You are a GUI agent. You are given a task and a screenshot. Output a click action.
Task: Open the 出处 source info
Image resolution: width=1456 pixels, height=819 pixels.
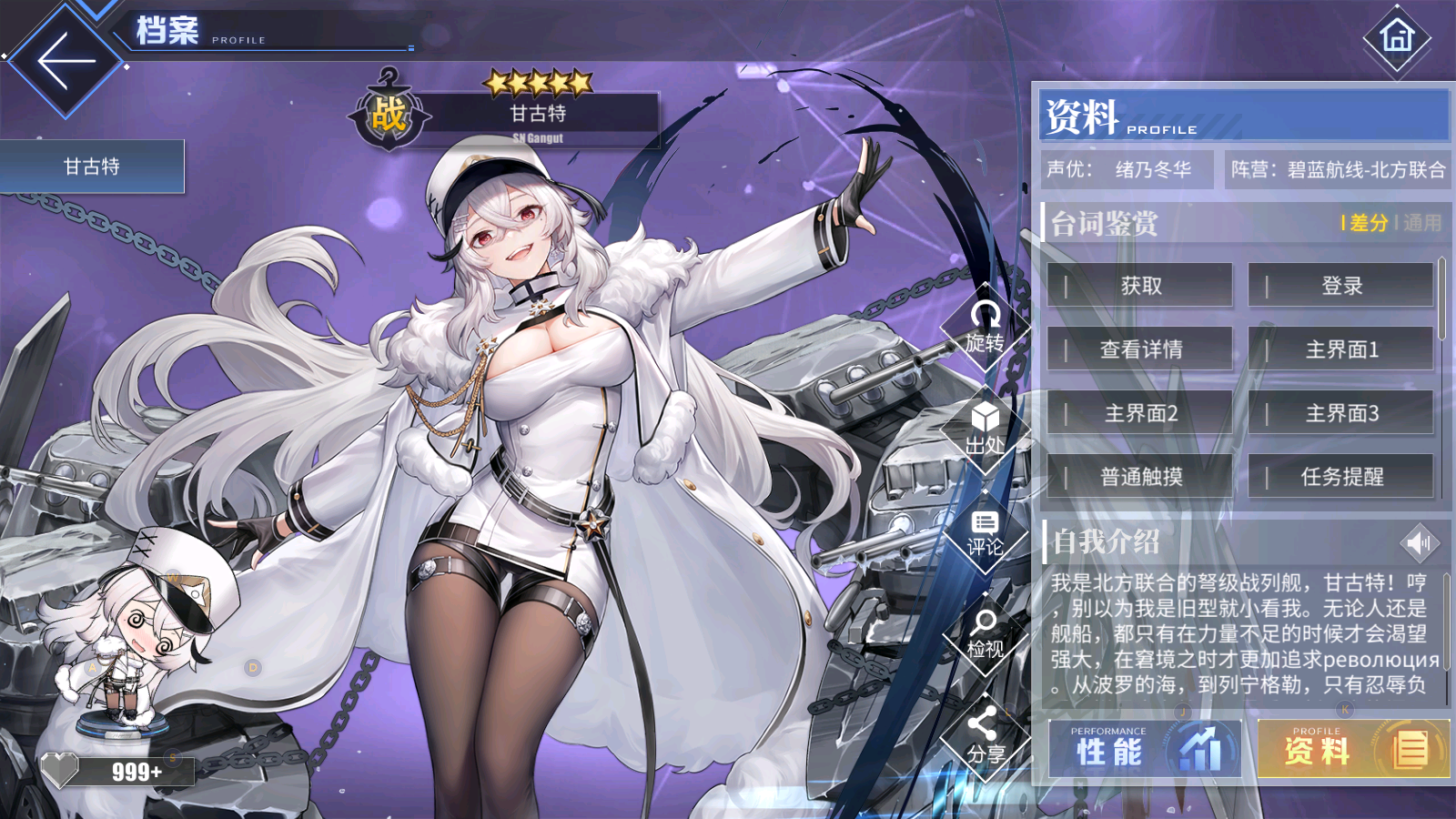(985, 430)
